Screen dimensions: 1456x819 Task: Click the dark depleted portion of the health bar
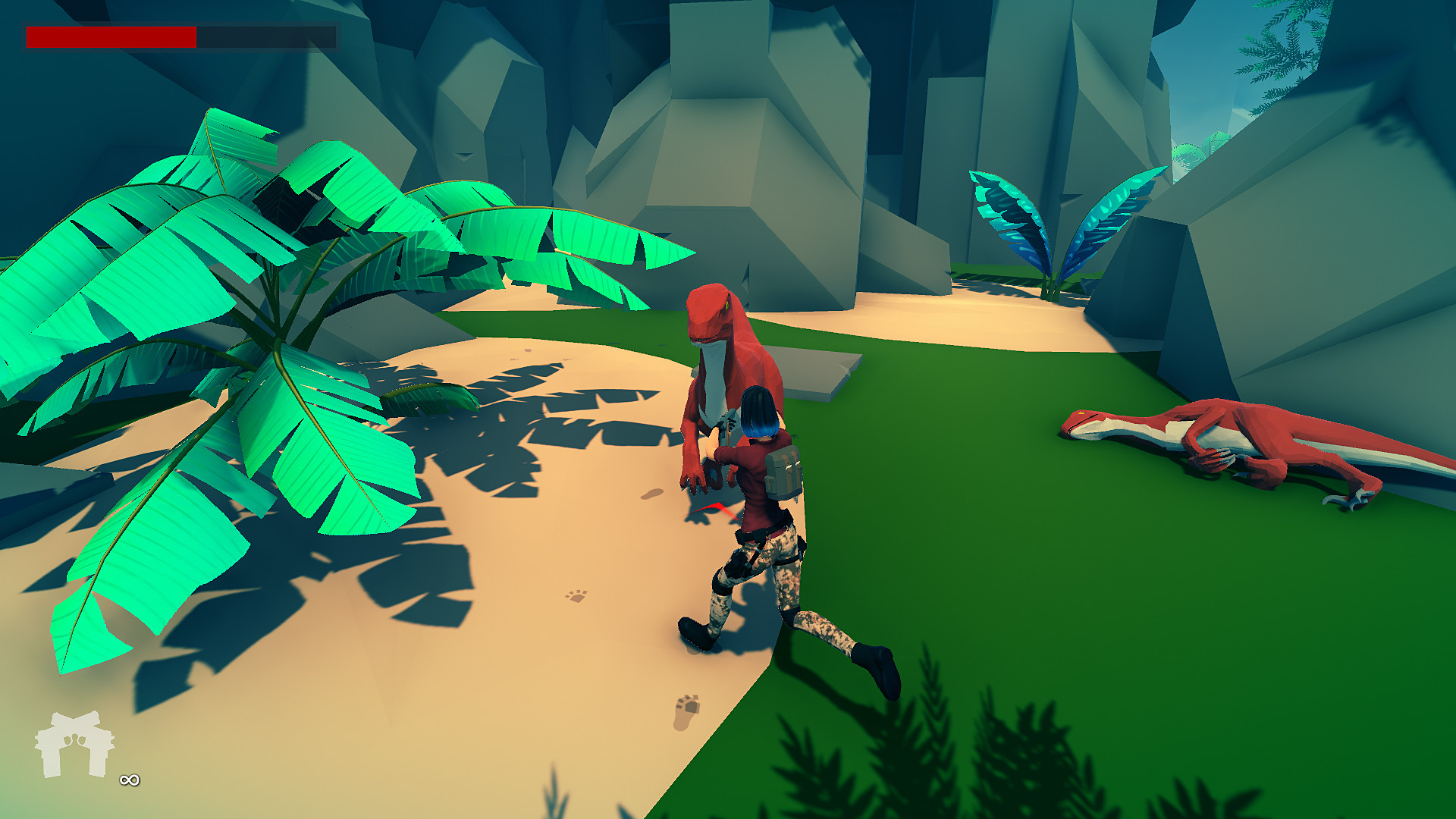[265, 34]
